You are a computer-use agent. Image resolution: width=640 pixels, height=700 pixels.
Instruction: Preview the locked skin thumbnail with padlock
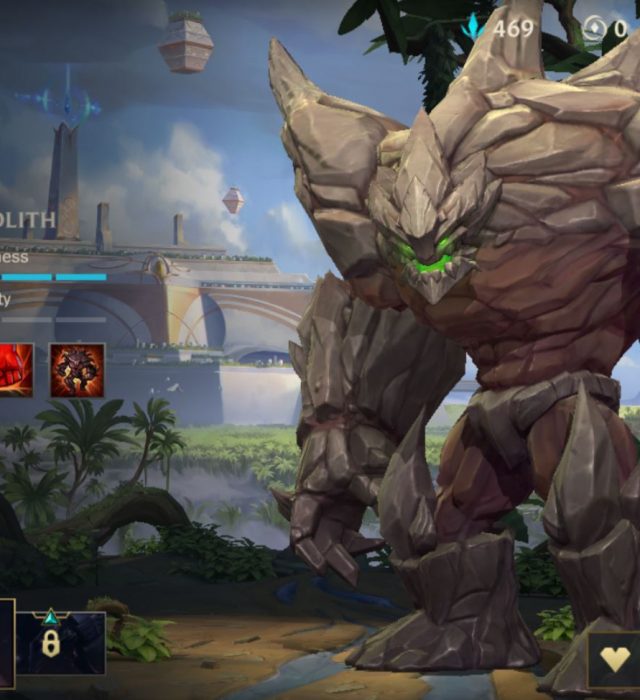(60, 643)
